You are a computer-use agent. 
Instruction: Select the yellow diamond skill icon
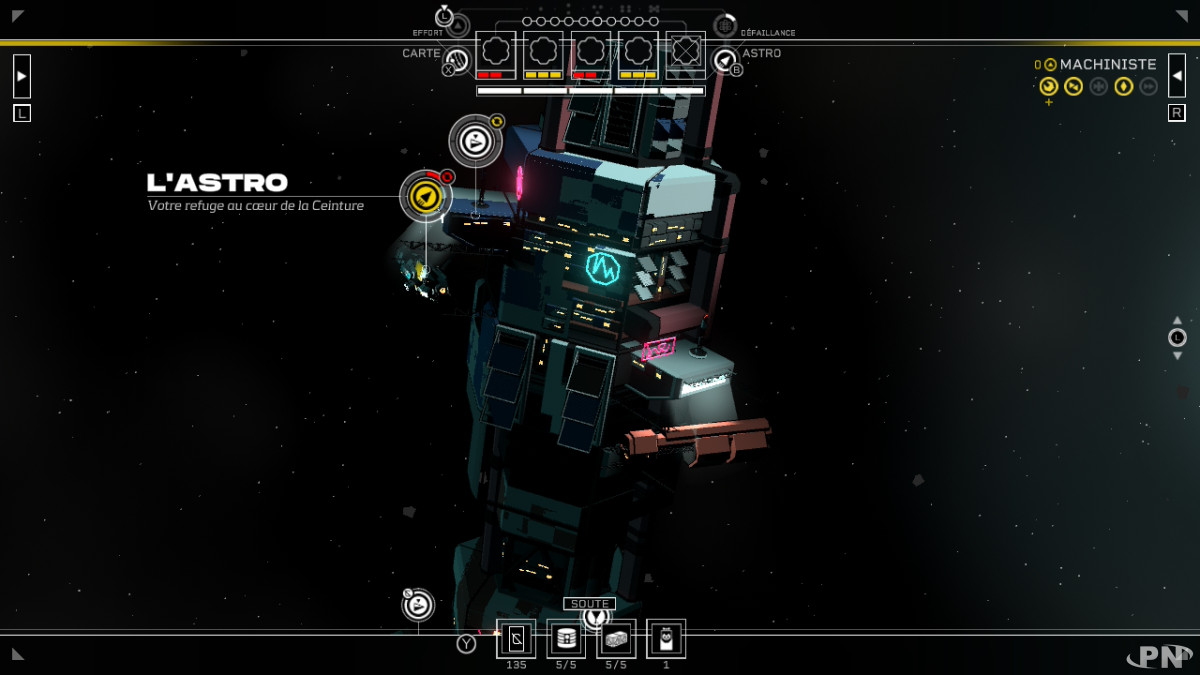(1123, 87)
